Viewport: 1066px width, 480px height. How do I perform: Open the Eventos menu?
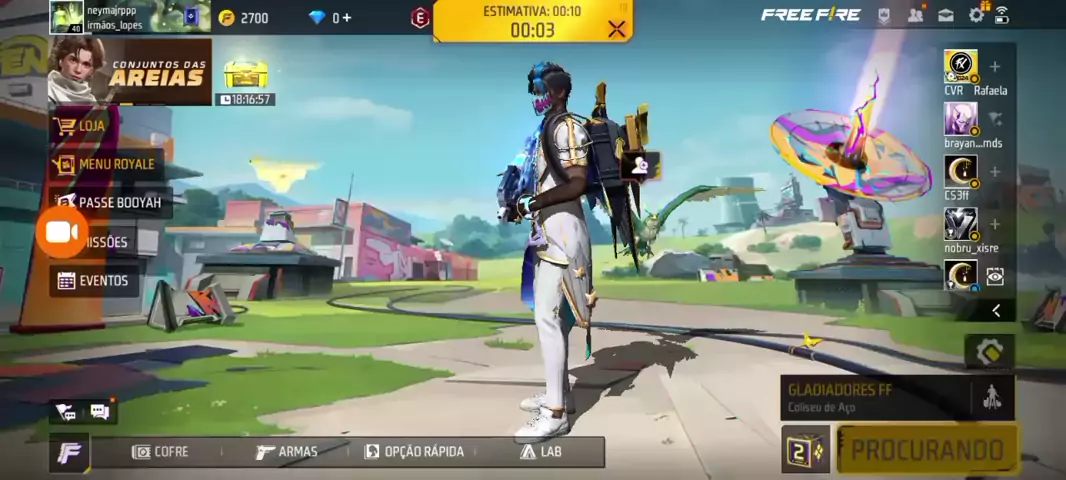point(95,281)
